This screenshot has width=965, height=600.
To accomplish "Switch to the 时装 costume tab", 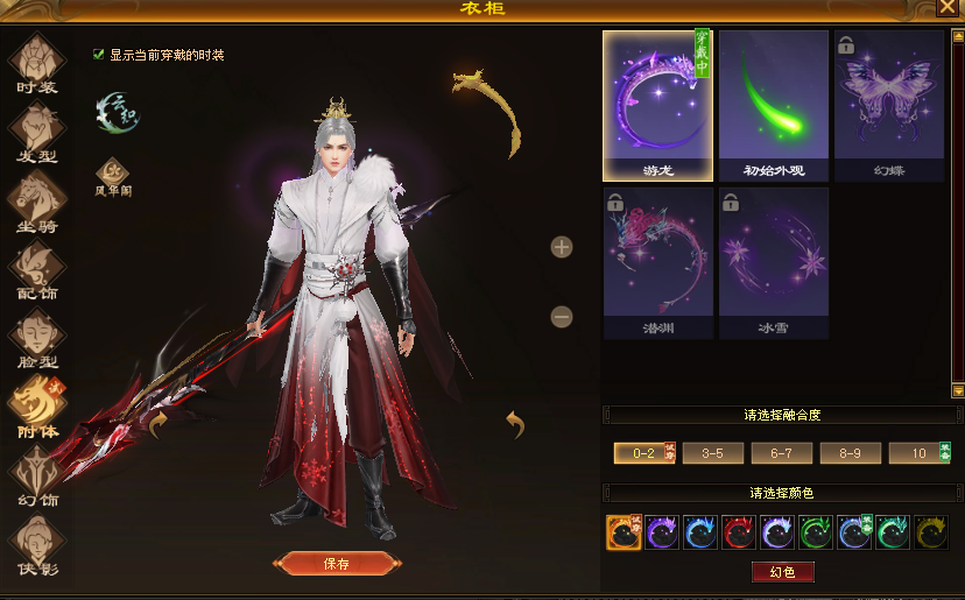I will pyautogui.click(x=37, y=62).
